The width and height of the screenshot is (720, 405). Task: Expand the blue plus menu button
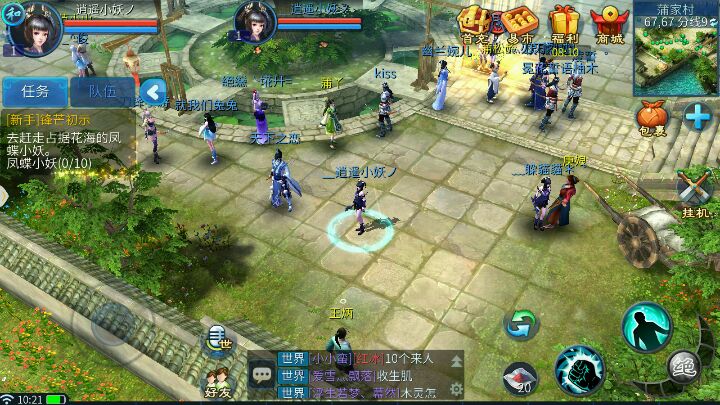coord(697,115)
